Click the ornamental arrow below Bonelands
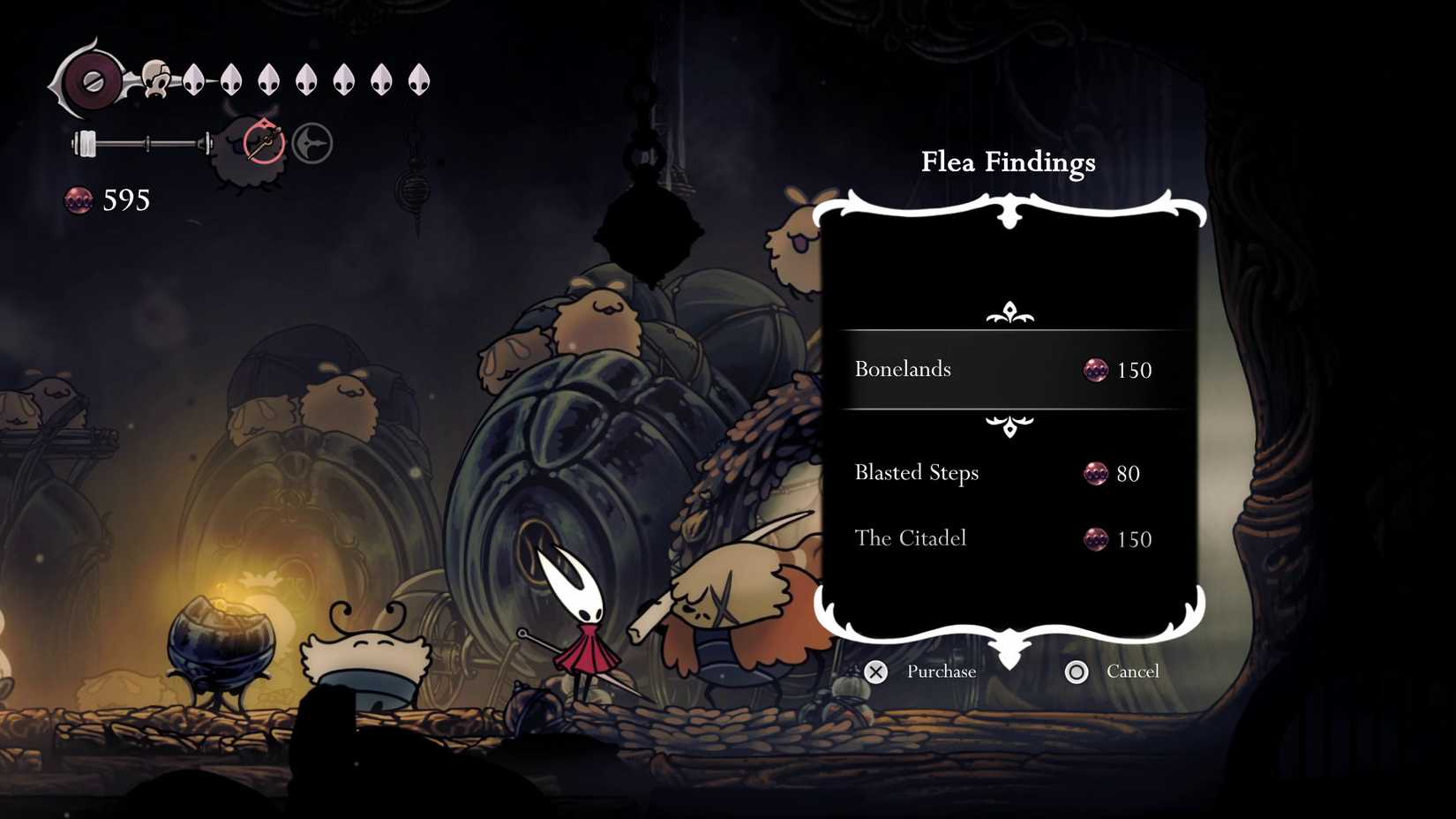Image resolution: width=1456 pixels, height=819 pixels. click(x=1009, y=425)
